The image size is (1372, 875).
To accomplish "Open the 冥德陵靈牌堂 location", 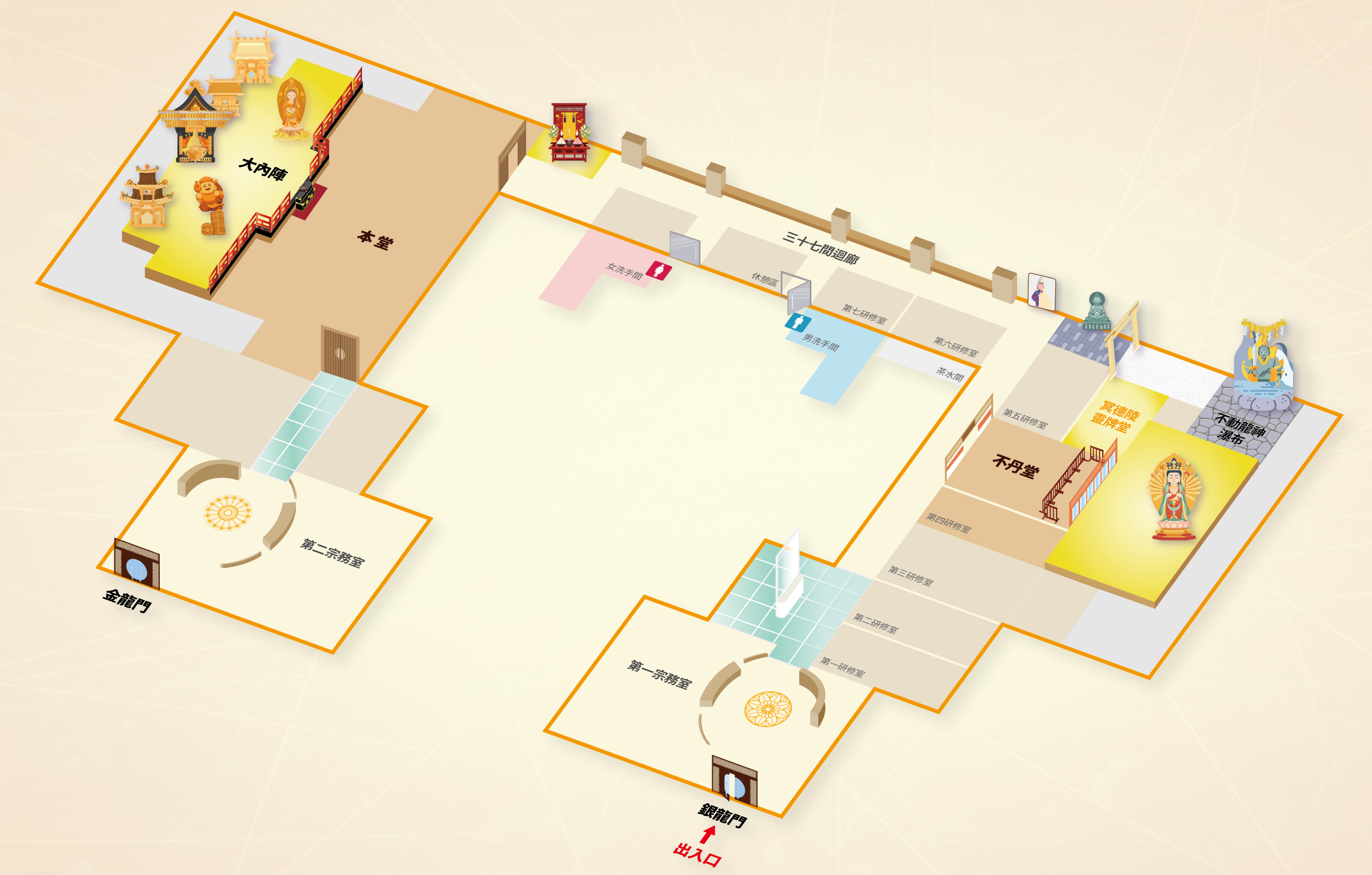I will click(1114, 416).
